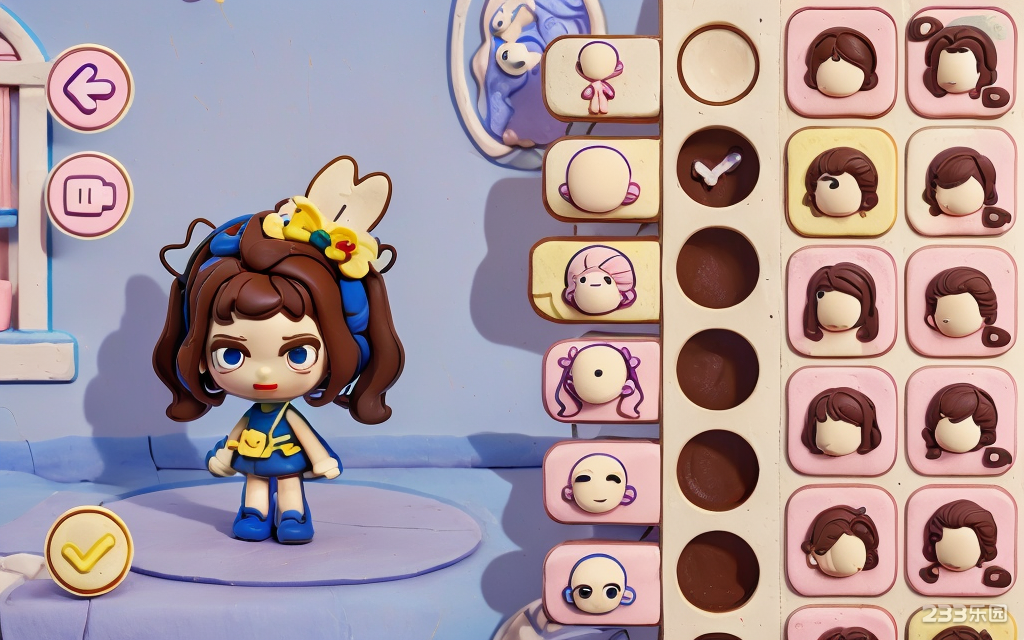
Task: Open the purple pigtails category tab
Action: [x=601, y=380]
